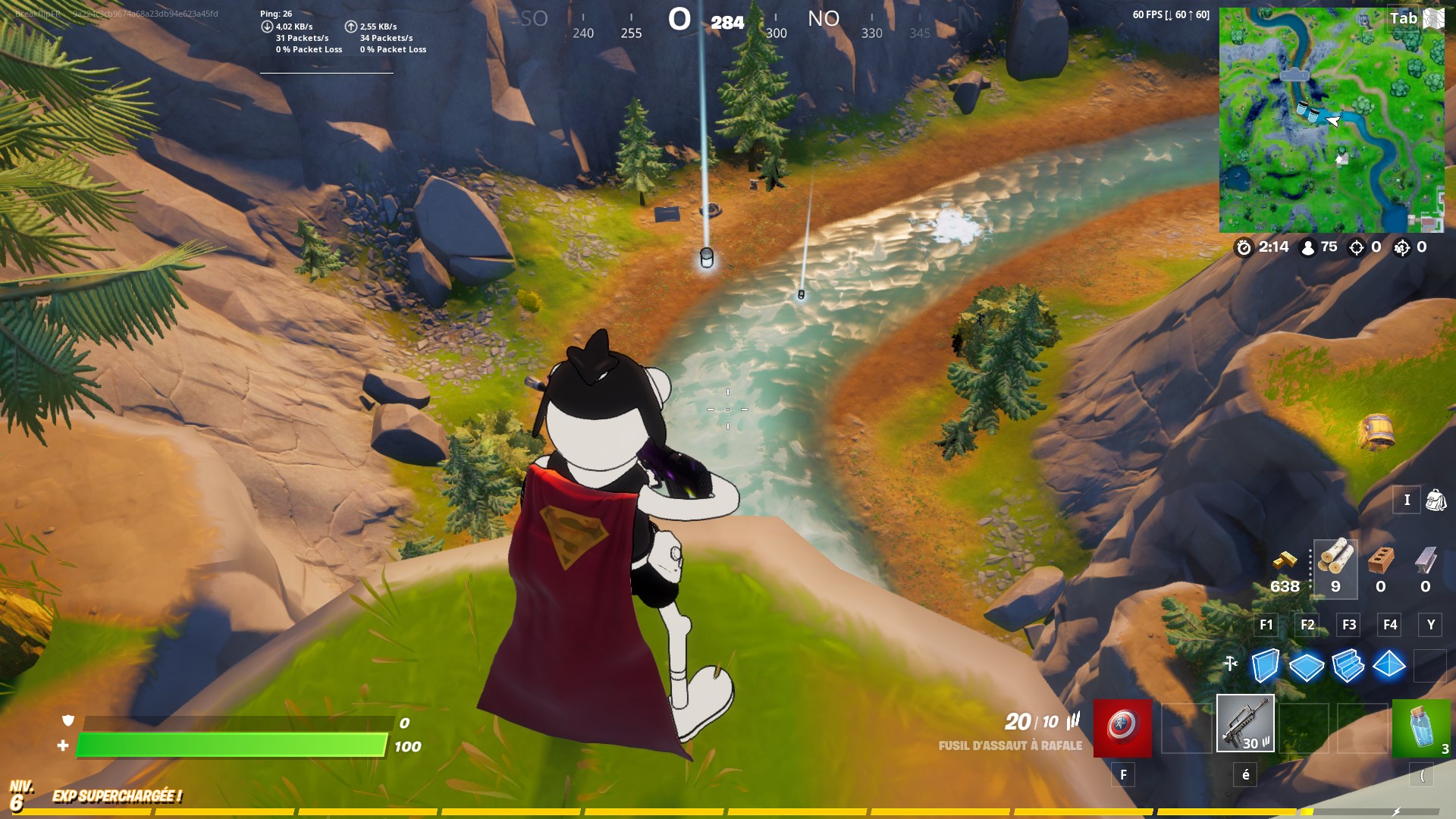The image size is (1456, 819).
Task: Open the full map via Tab label
Action: pyautogui.click(x=1403, y=18)
